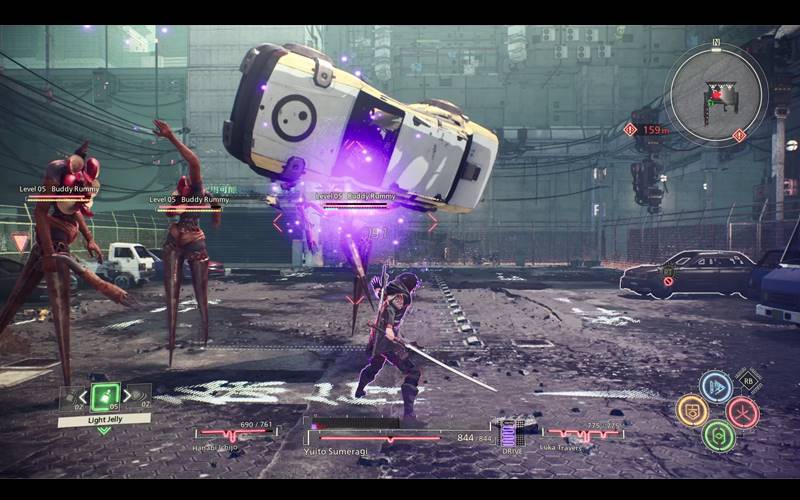Activate the red SAS power icon
800x500 pixels.
coord(742,411)
